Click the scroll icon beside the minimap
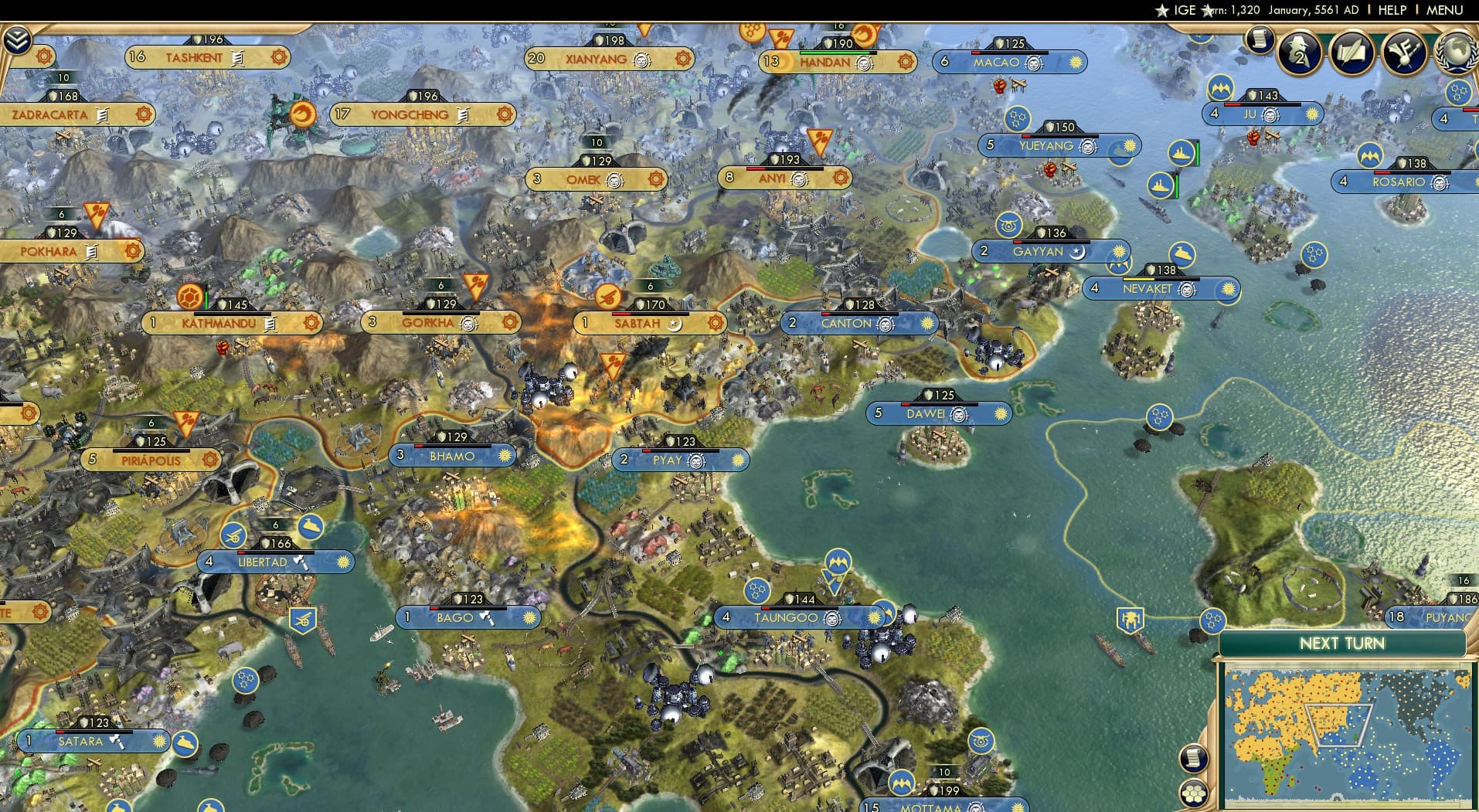This screenshot has height=812, width=1479. point(1194,757)
